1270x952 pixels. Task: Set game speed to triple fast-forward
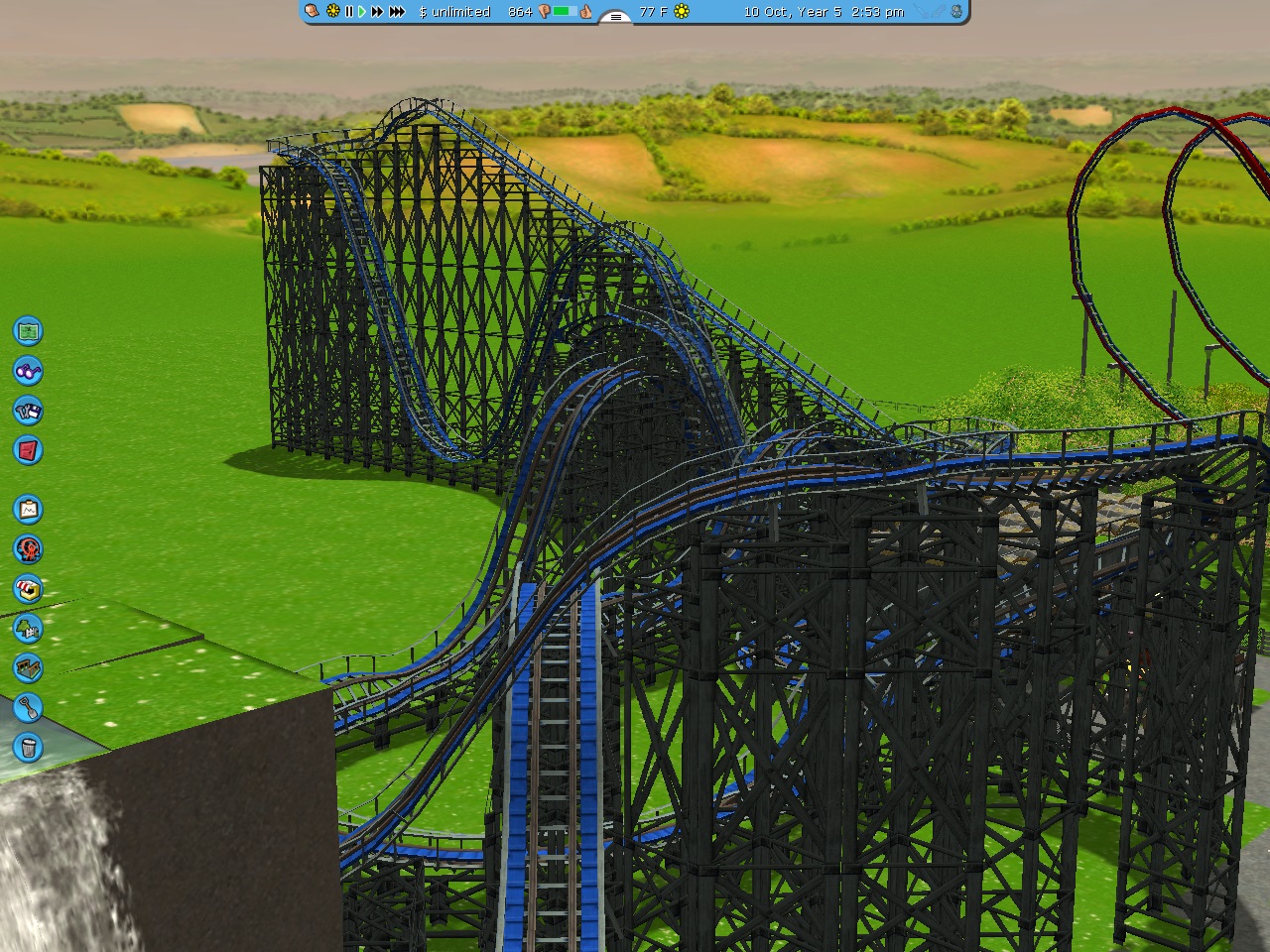point(397,12)
